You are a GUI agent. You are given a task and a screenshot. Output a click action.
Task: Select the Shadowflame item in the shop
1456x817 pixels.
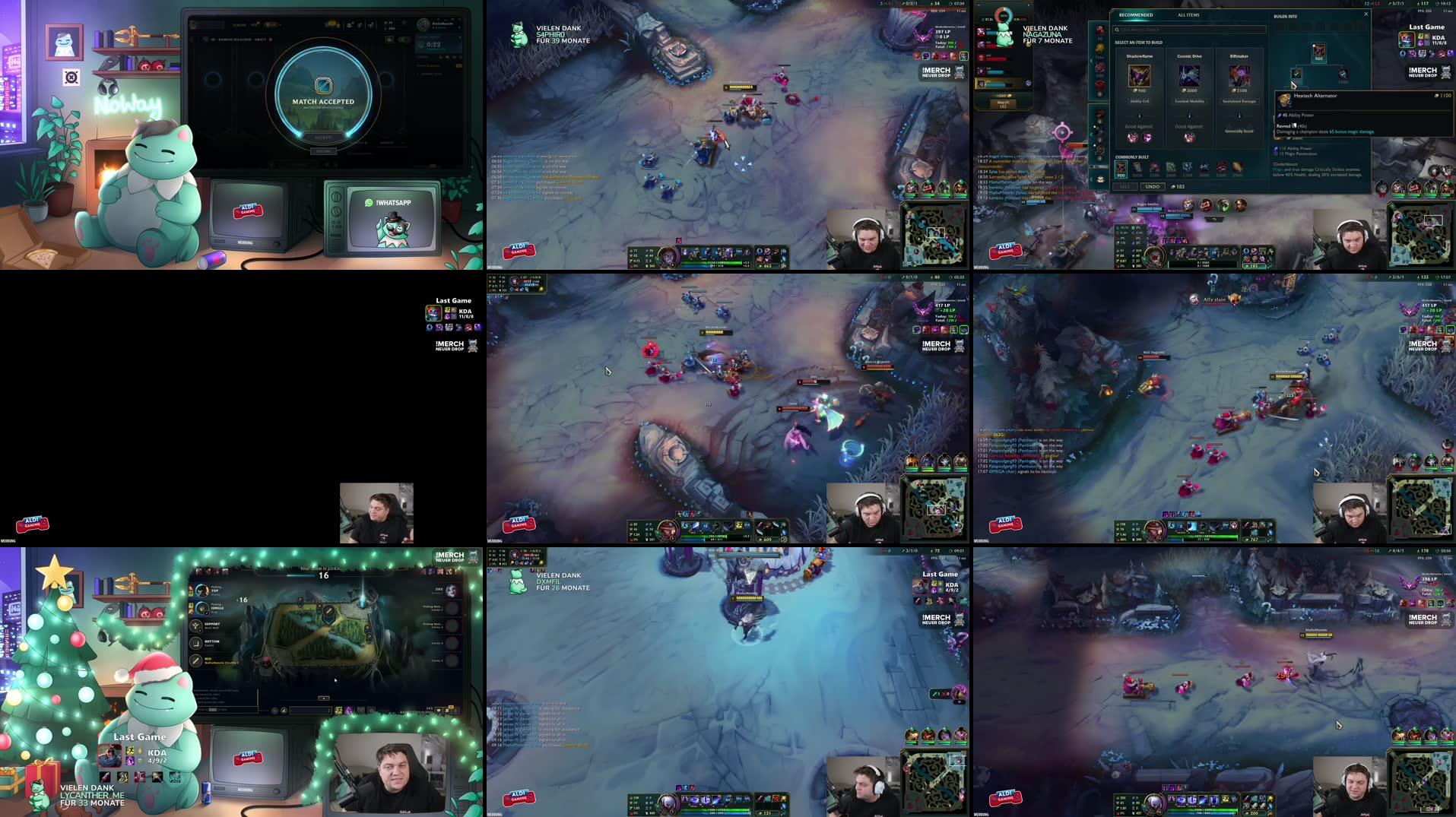pos(1140,76)
